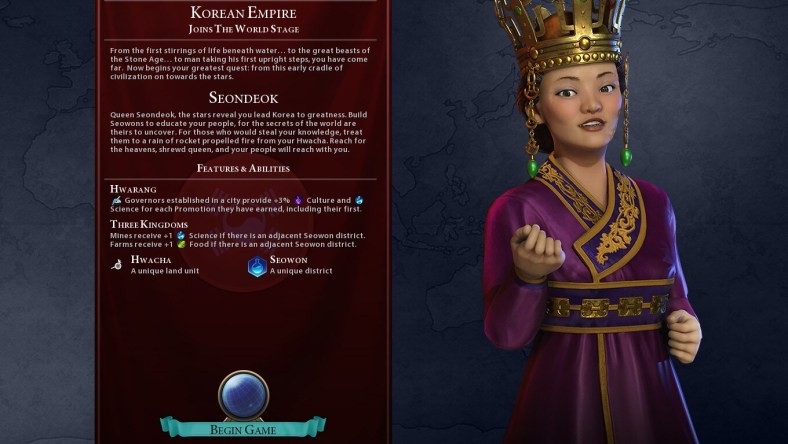The height and width of the screenshot is (444, 788).
Task: Select the Seowon unique district icon
Action: (257, 266)
